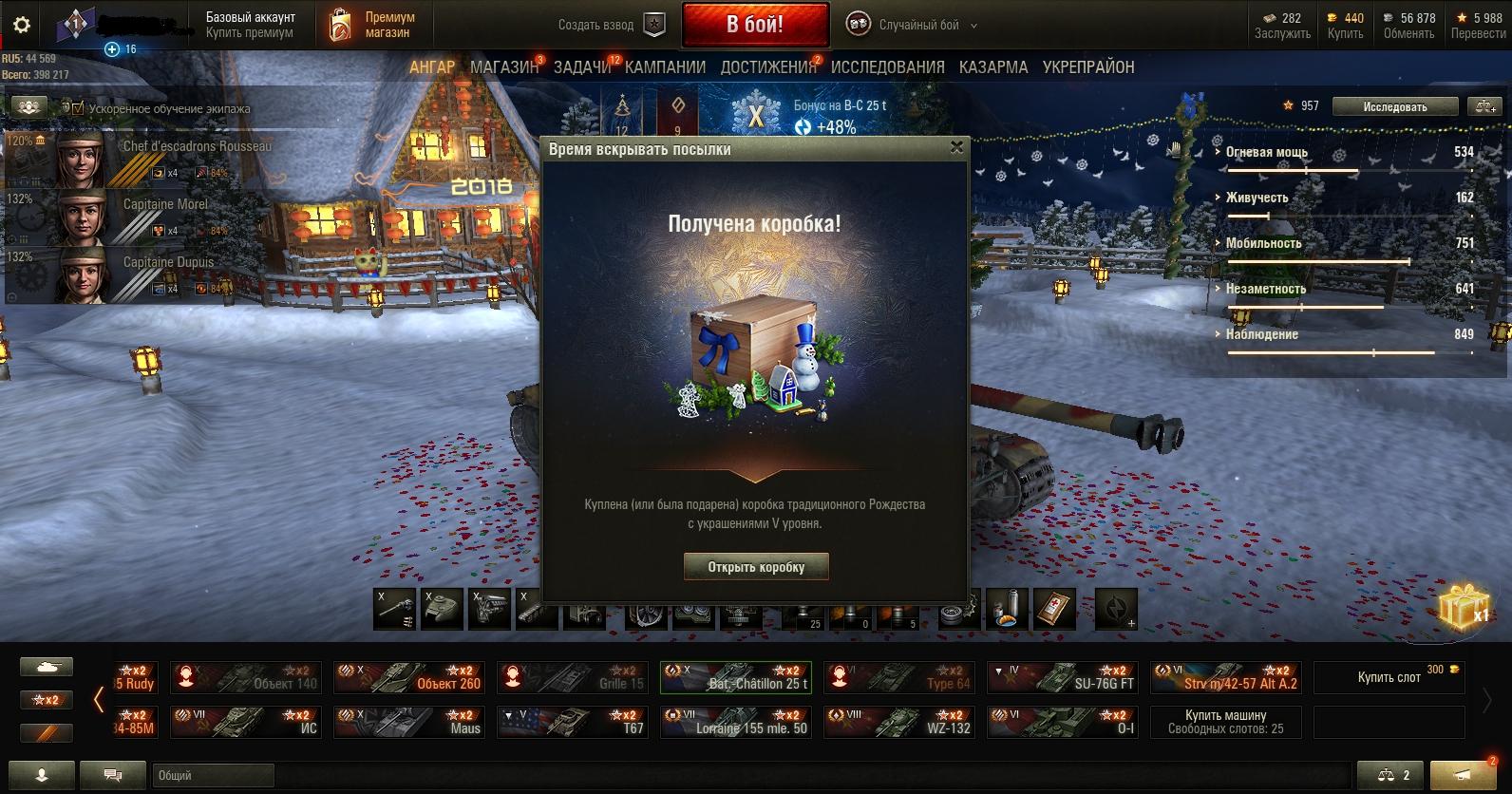This screenshot has width=1512, height=794.
Task: Start battle with В бой! button
Action: click(x=755, y=25)
